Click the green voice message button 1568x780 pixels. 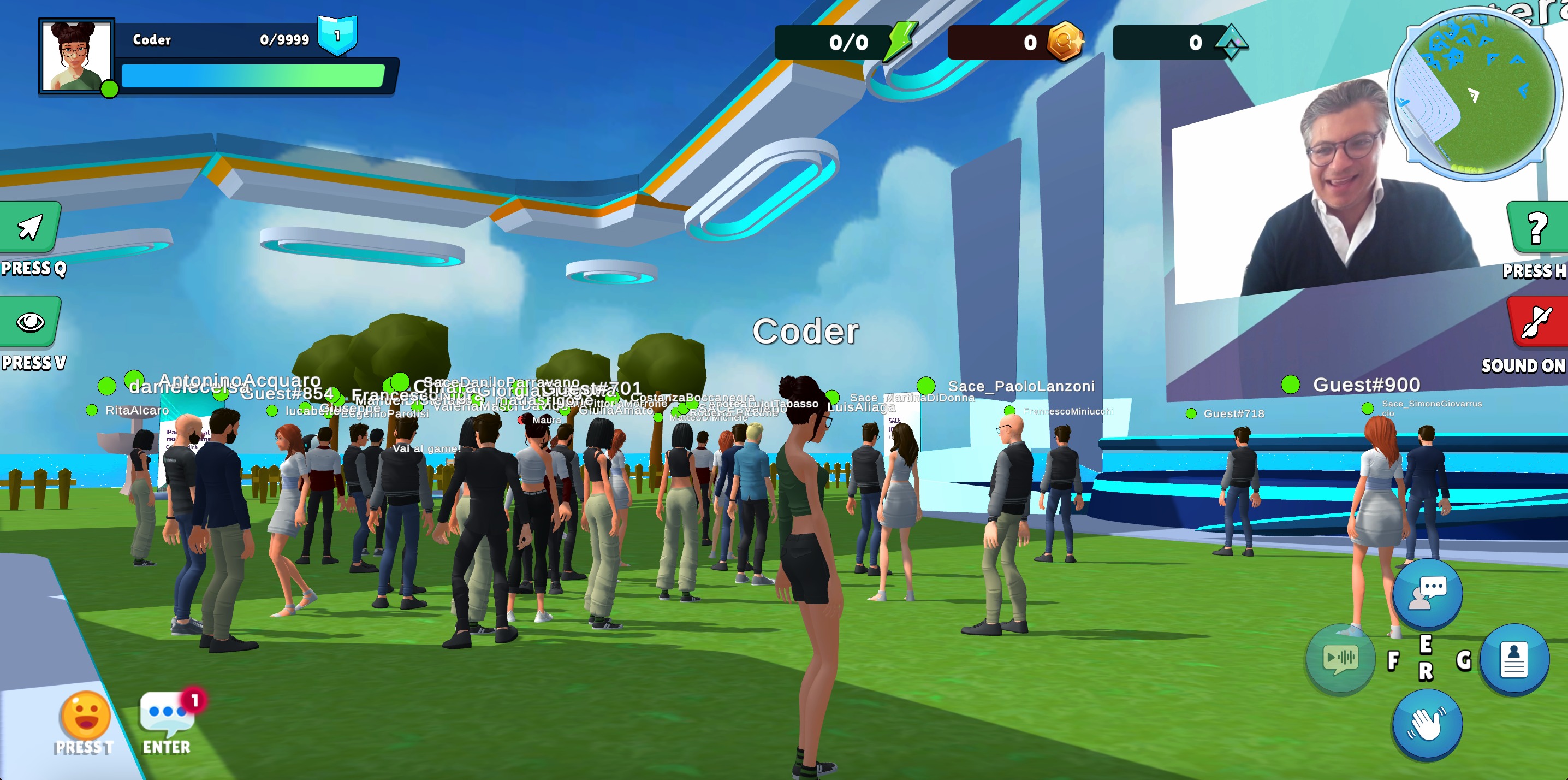pos(1340,658)
